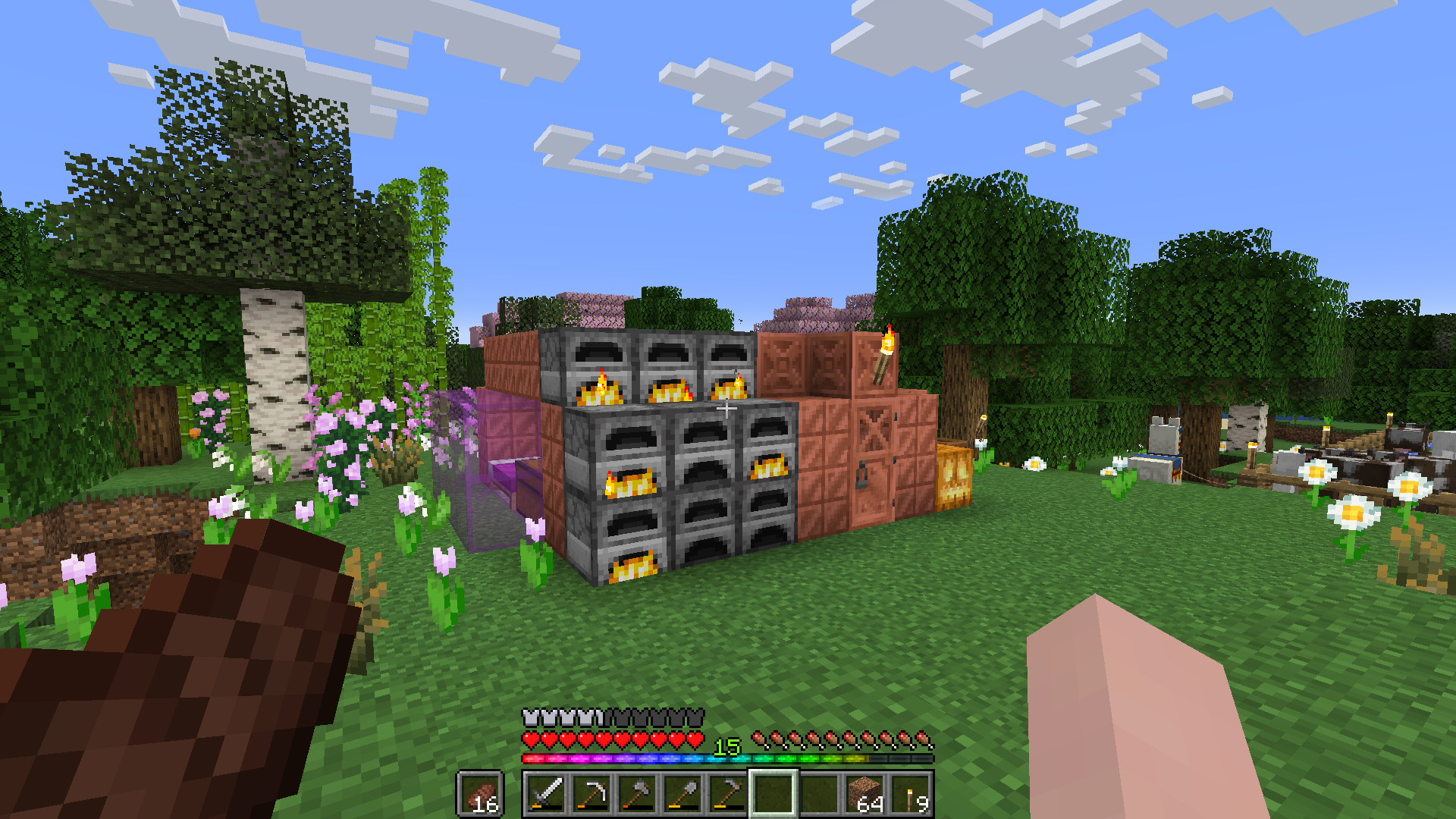The height and width of the screenshot is (819, 1456).
Task: Pick the hoe in the hotbar
Action: tap(727, 794)
